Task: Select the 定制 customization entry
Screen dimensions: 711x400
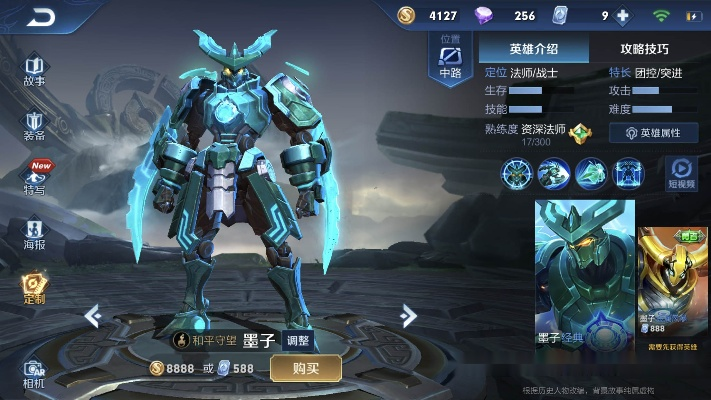Action: (x=34, y=289)
